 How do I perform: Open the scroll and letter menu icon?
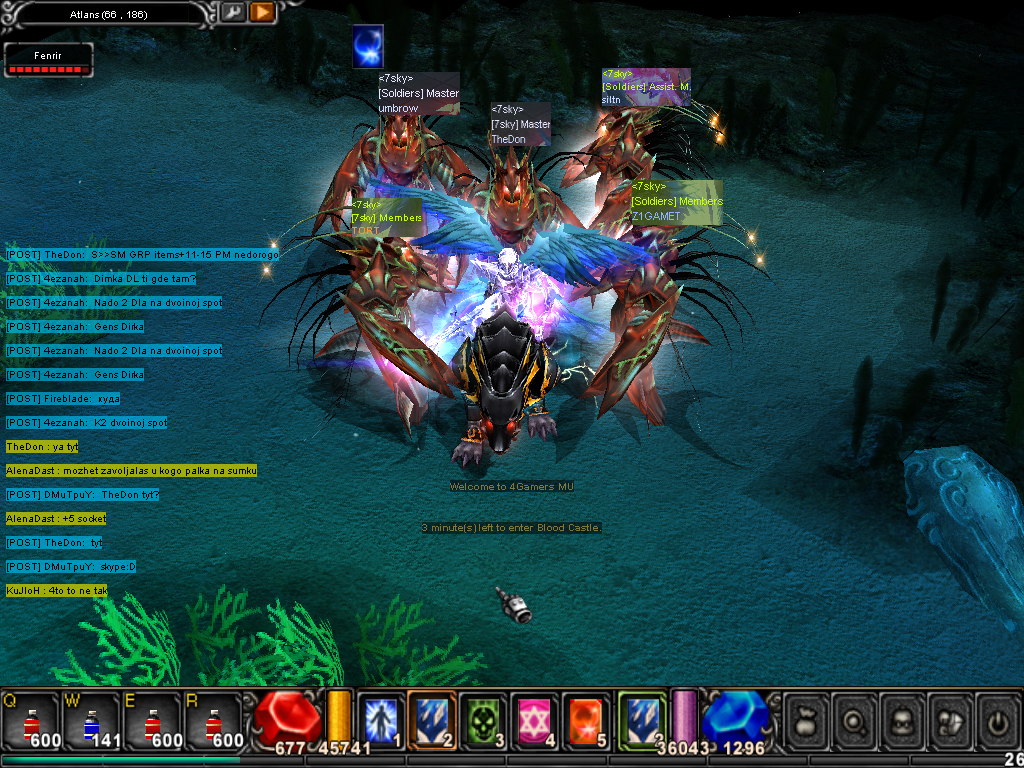[x=950, y=718]
